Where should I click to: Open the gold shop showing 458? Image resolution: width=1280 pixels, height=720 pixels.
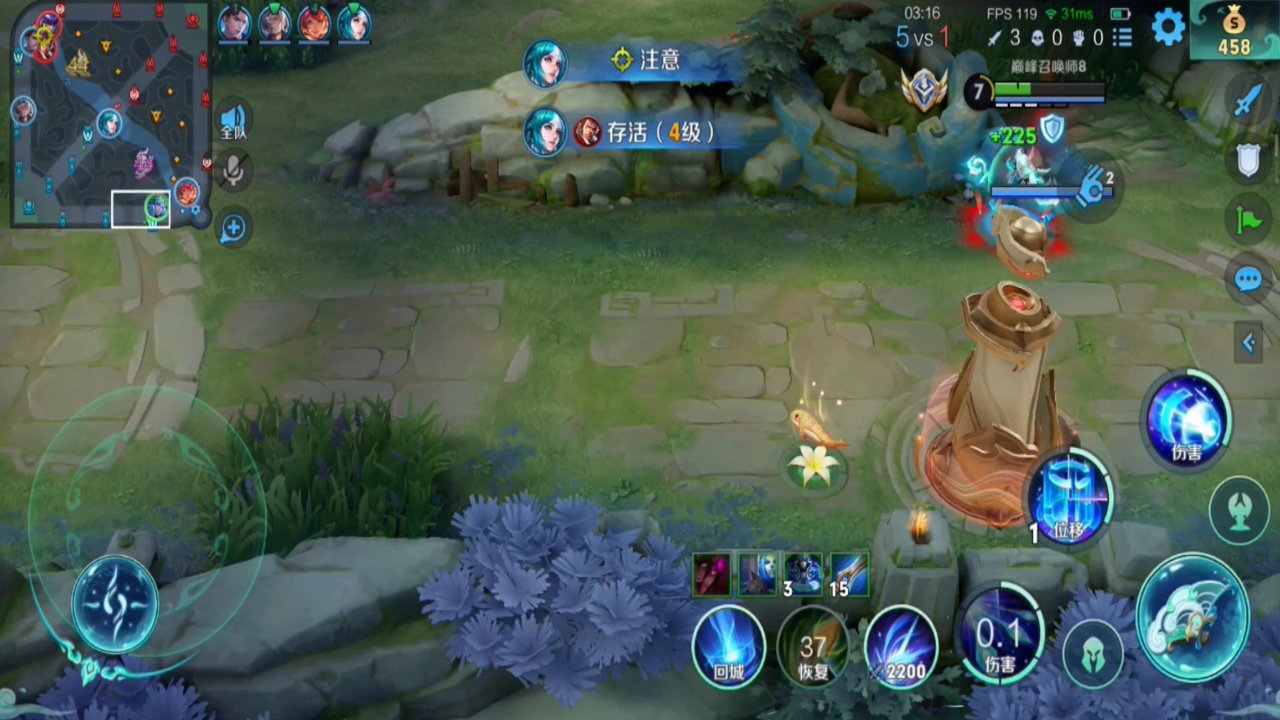click(x=1235, y=31)
